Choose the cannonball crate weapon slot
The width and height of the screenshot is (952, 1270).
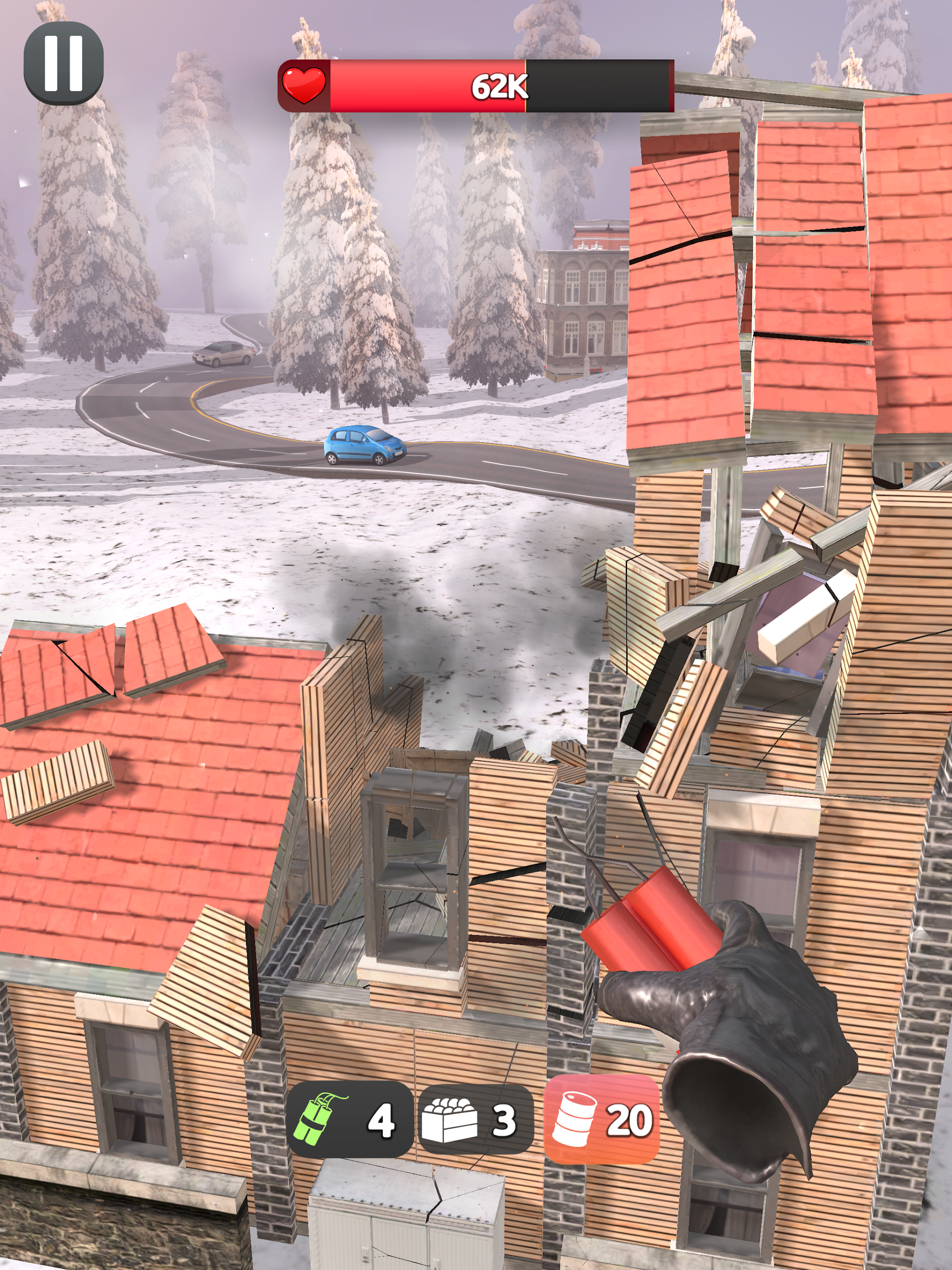(x=475, y=1120)
